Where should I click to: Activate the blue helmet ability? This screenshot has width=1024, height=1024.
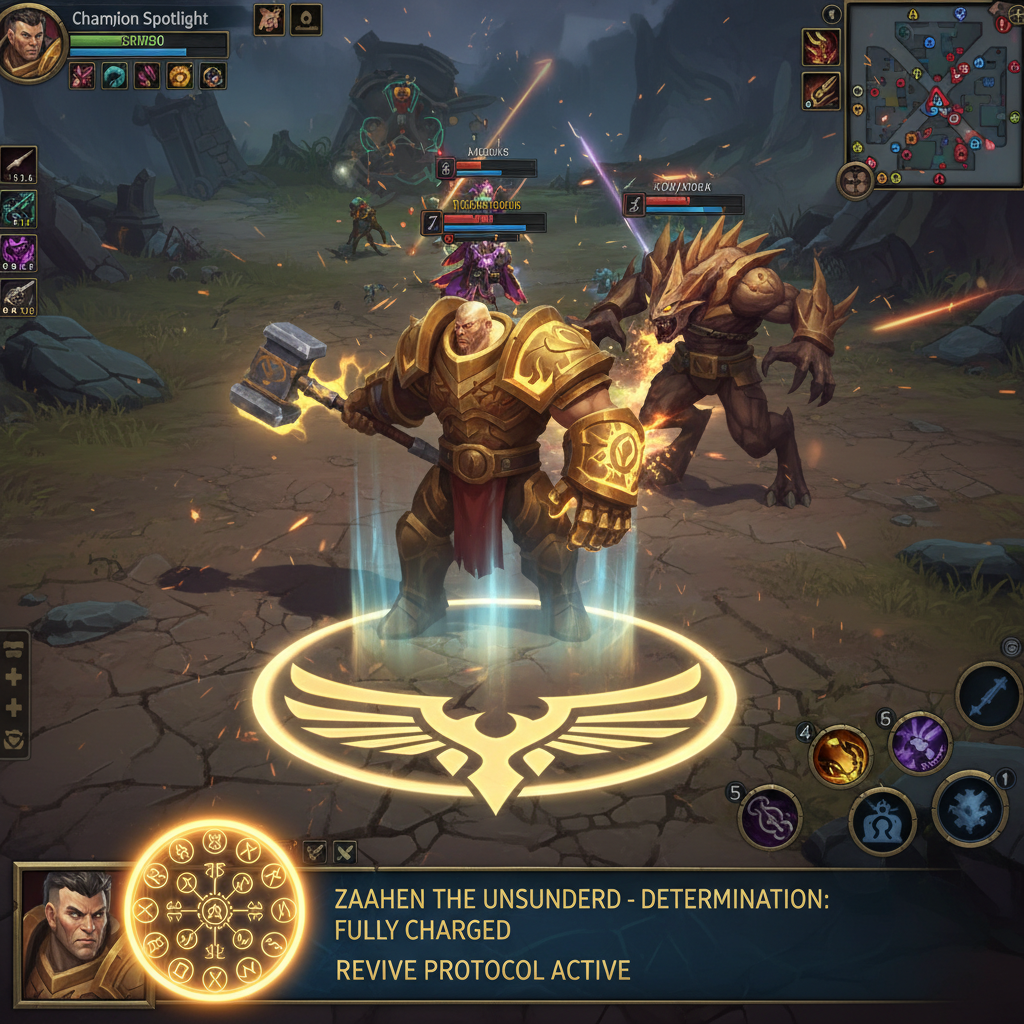point(882,821)
